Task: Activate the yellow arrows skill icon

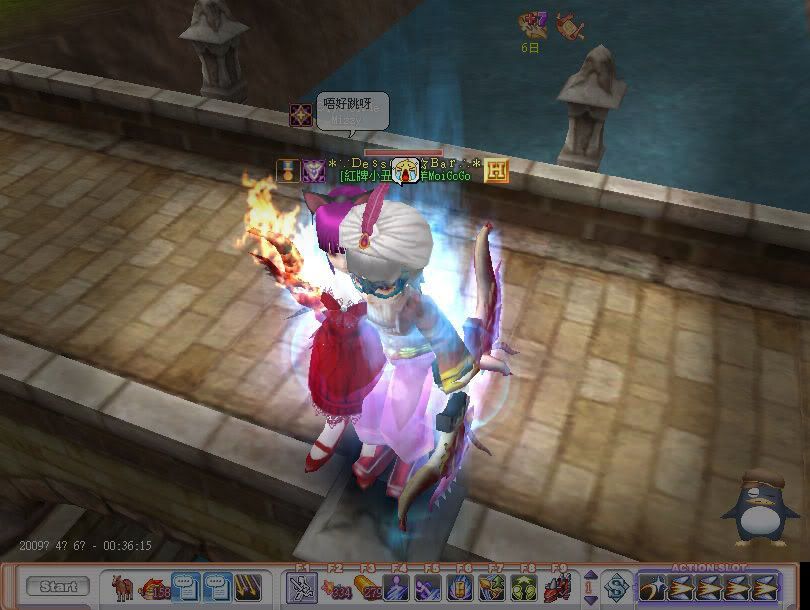Action: pos(249,587)
